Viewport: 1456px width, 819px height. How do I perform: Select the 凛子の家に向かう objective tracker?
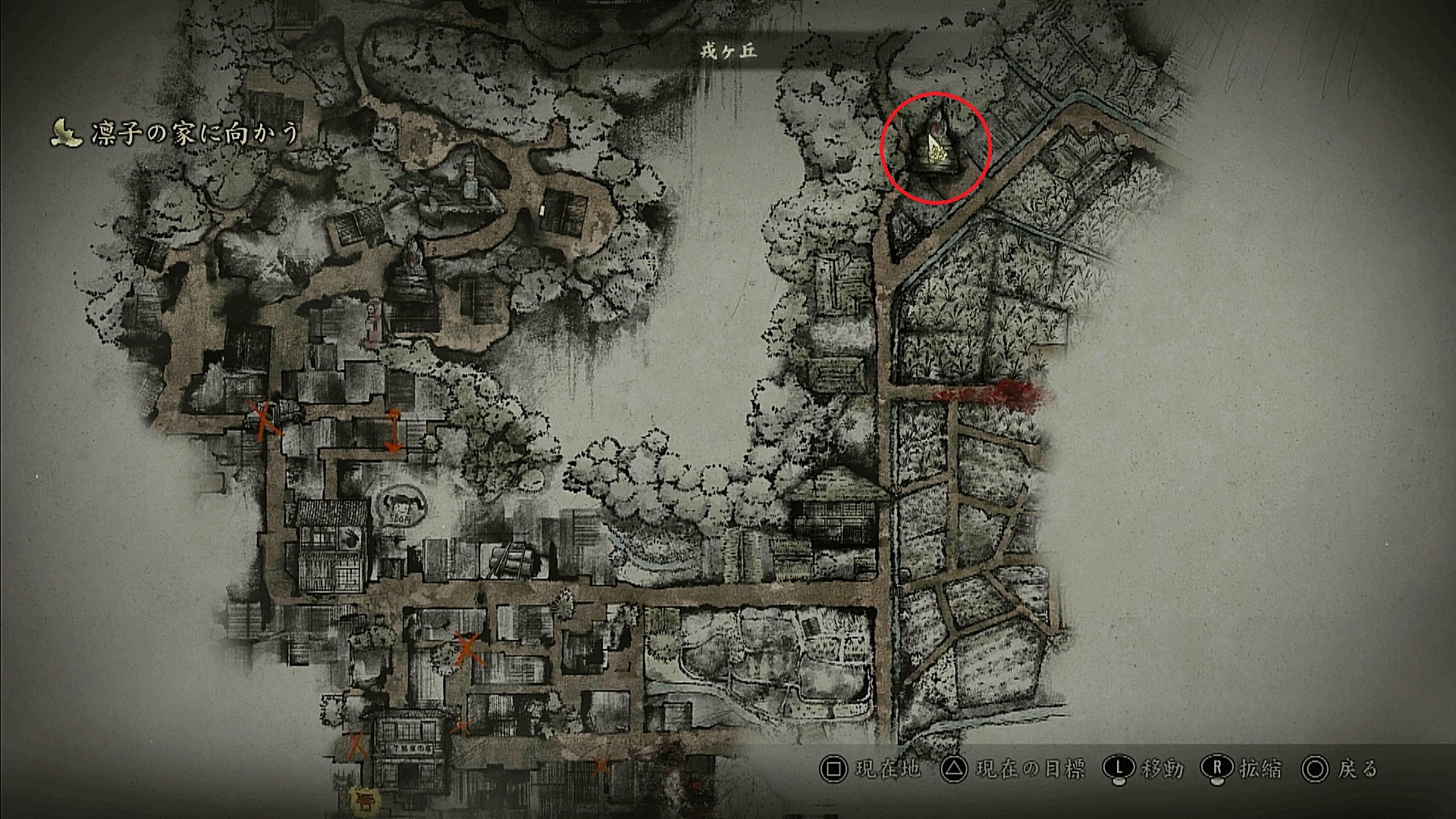tap(176, 133)
